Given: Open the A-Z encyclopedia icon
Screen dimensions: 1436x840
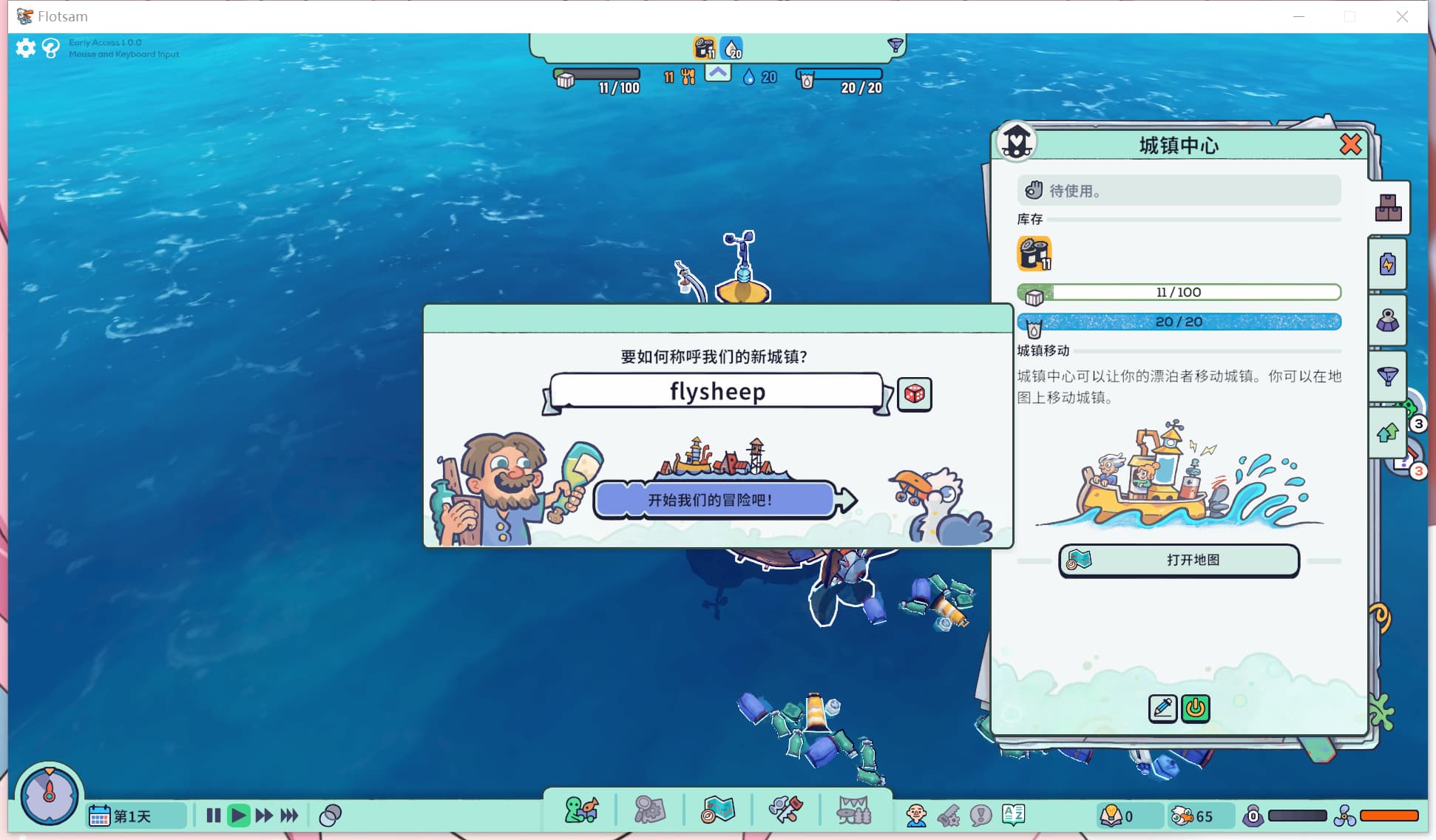Looking at the screenshot, I should pyautogui.click(x=1013, y=815).
